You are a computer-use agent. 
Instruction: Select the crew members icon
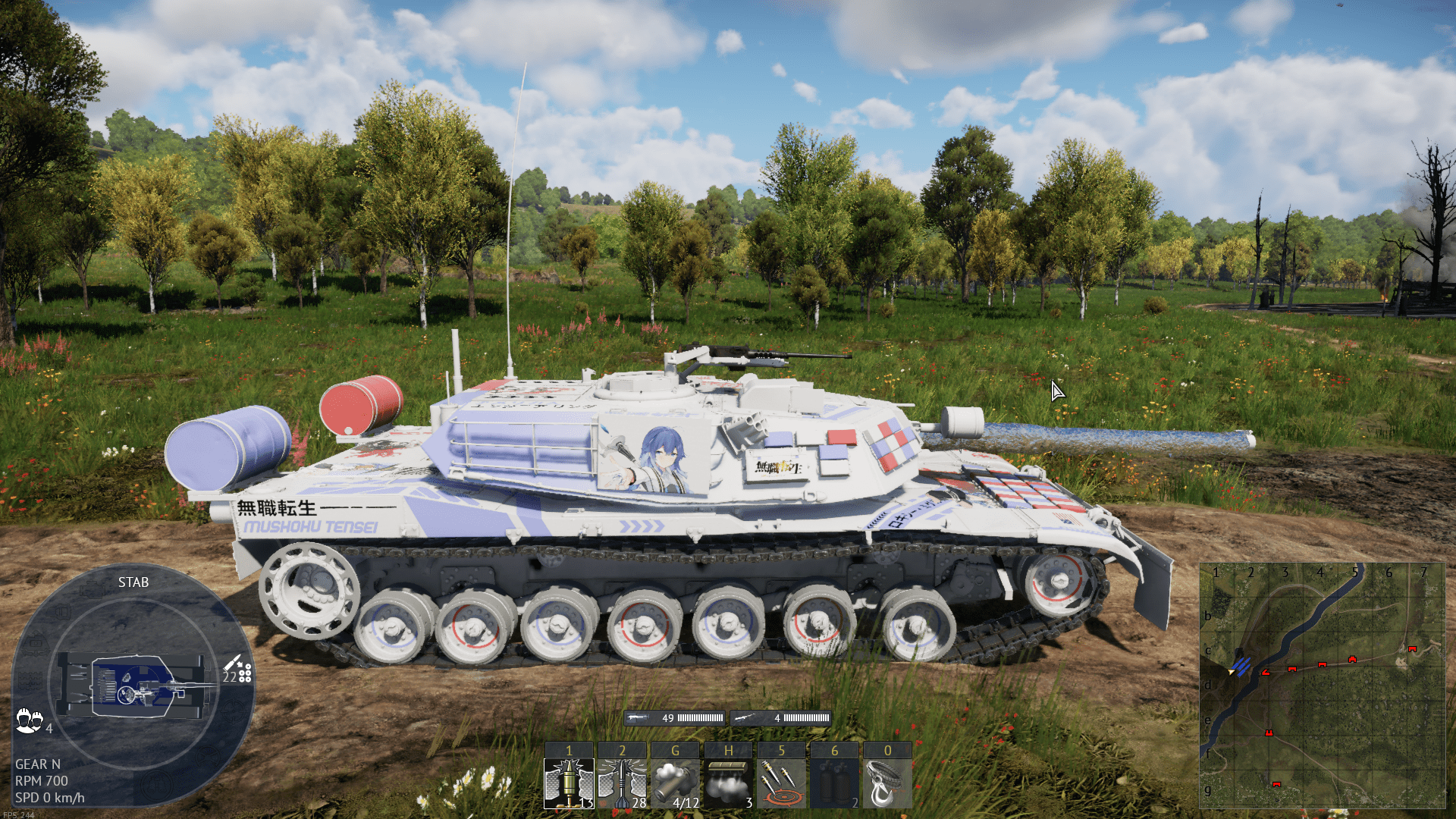tap(29, 720)
